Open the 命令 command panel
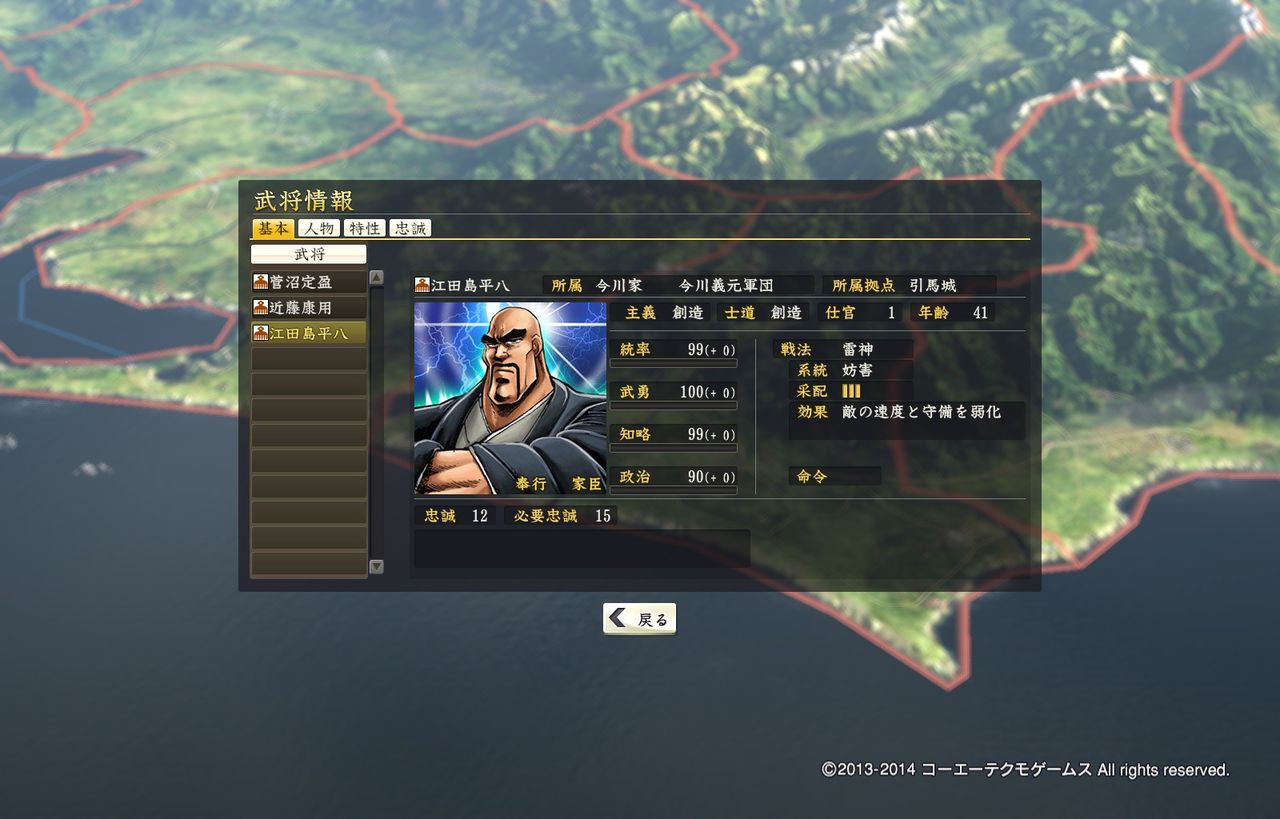 point(835,476)
